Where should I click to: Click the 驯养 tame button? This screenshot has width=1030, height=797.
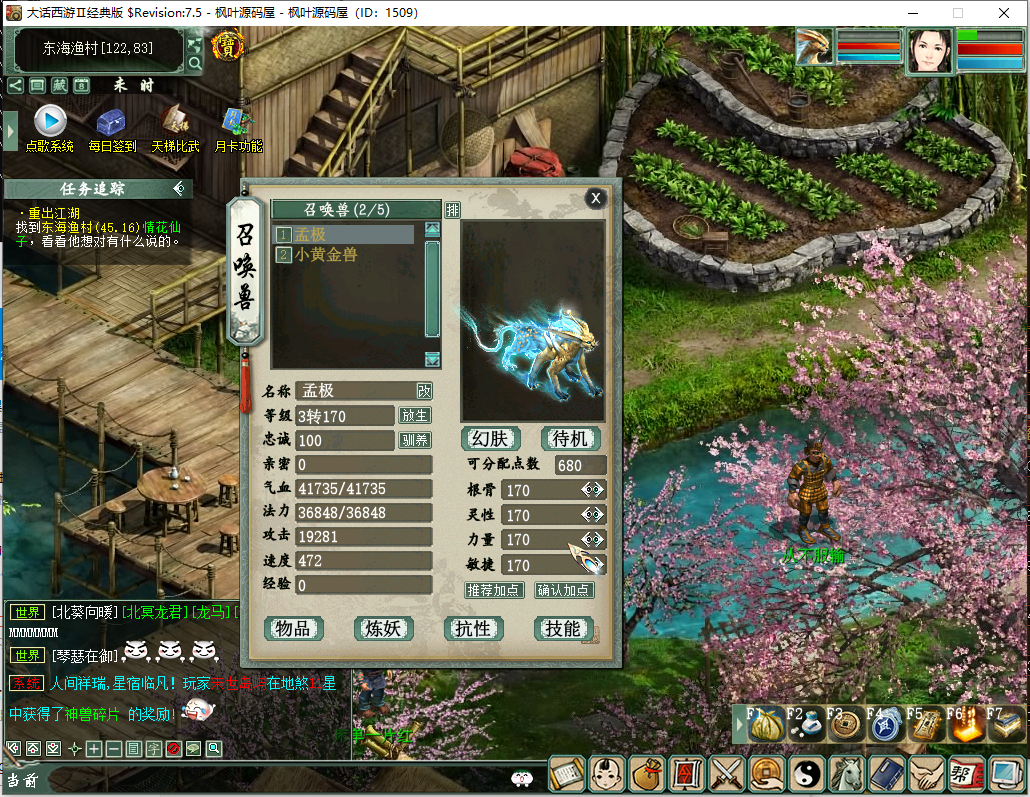415,440
